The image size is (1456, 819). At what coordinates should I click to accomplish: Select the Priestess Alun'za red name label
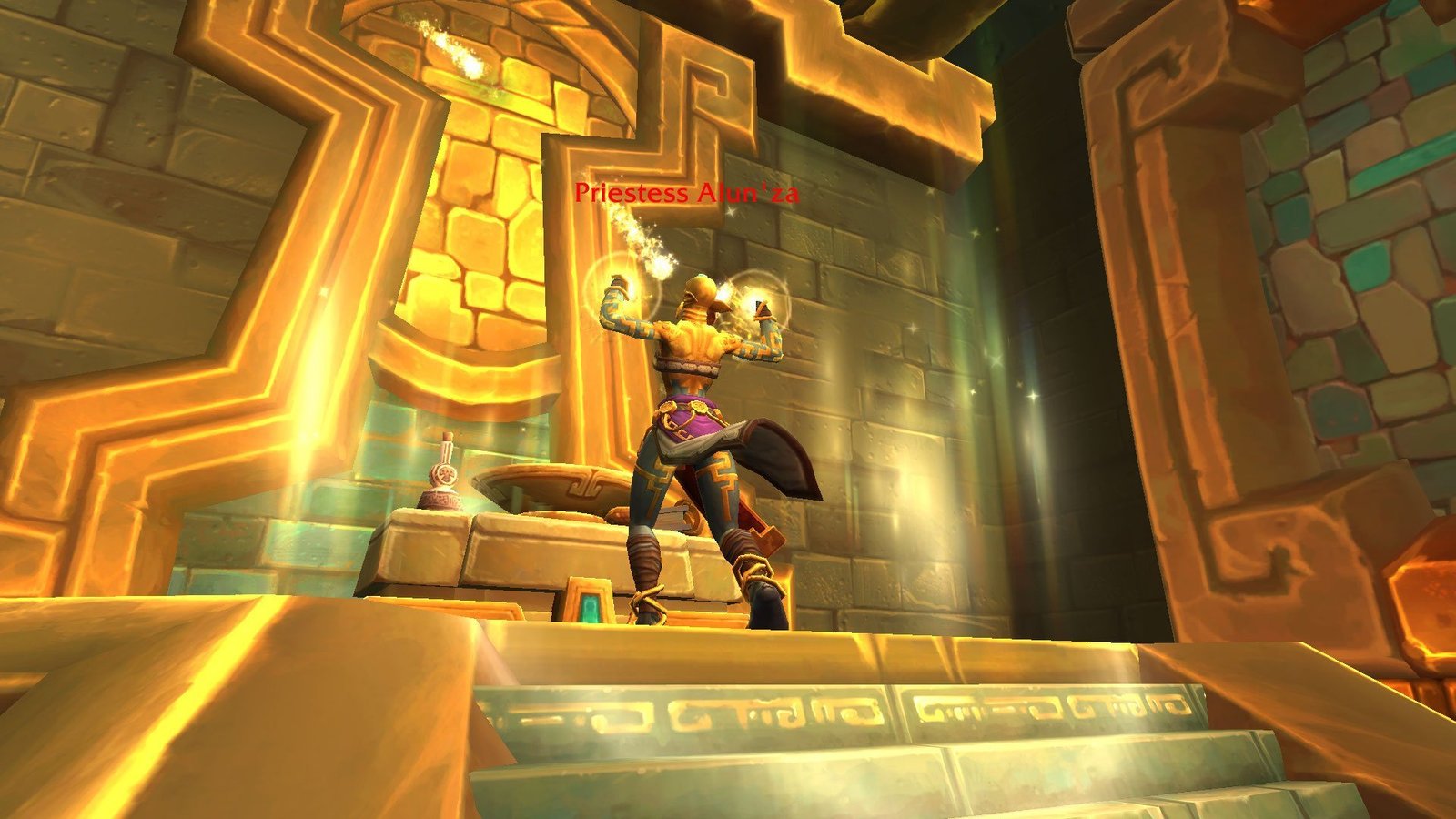click(686, 193)
